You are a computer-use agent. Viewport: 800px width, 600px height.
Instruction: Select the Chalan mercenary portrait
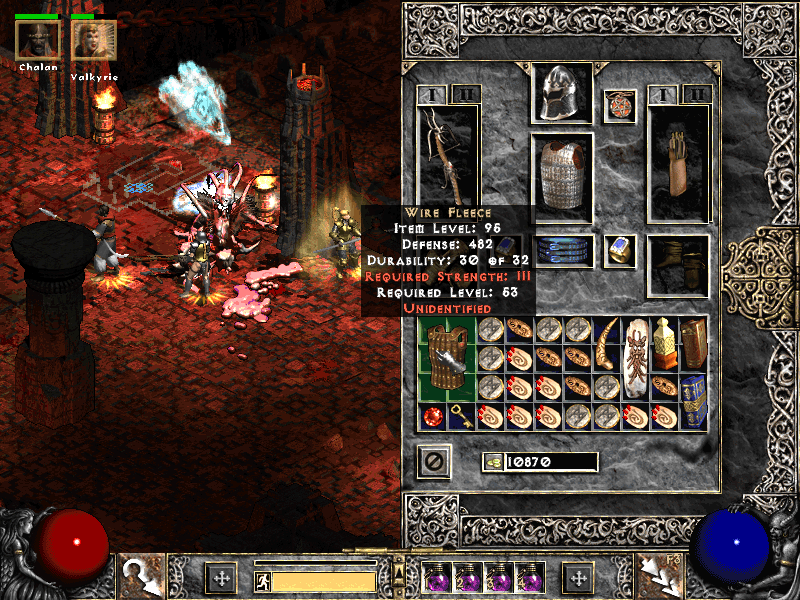point(38,40)
